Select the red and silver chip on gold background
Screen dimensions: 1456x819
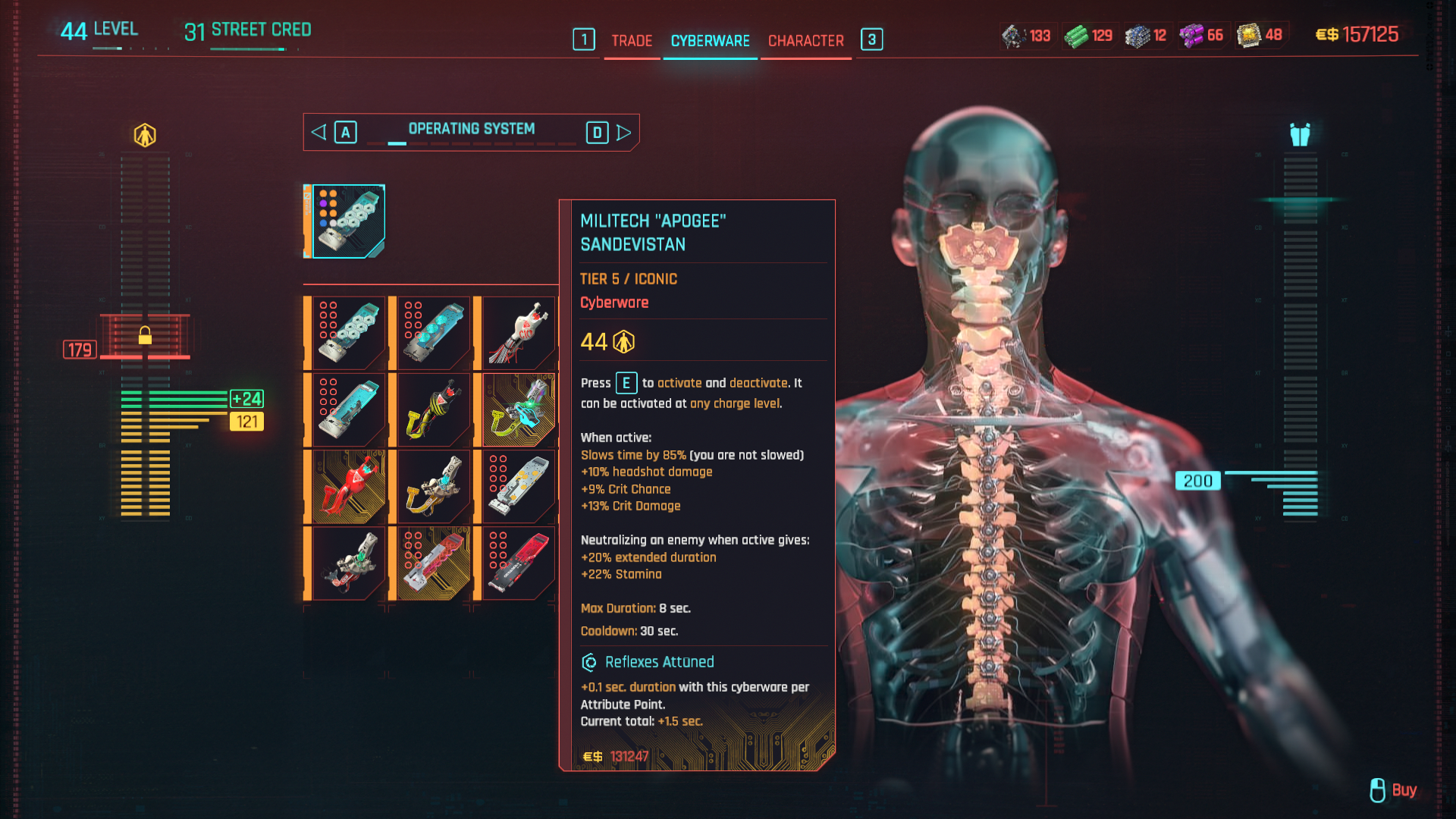coord(434,563)
